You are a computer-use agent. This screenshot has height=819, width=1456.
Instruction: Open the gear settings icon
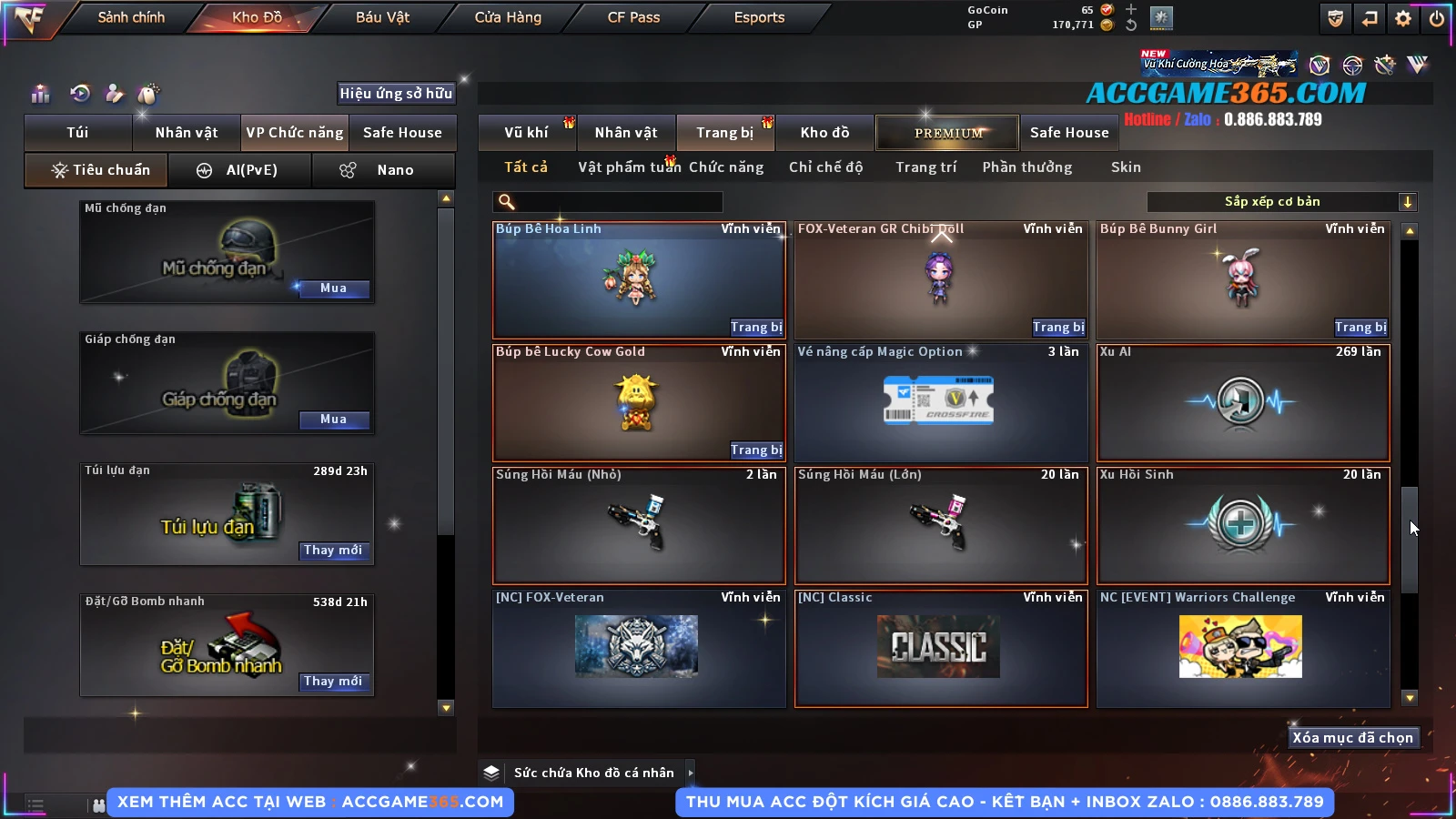pos(1403,18)
